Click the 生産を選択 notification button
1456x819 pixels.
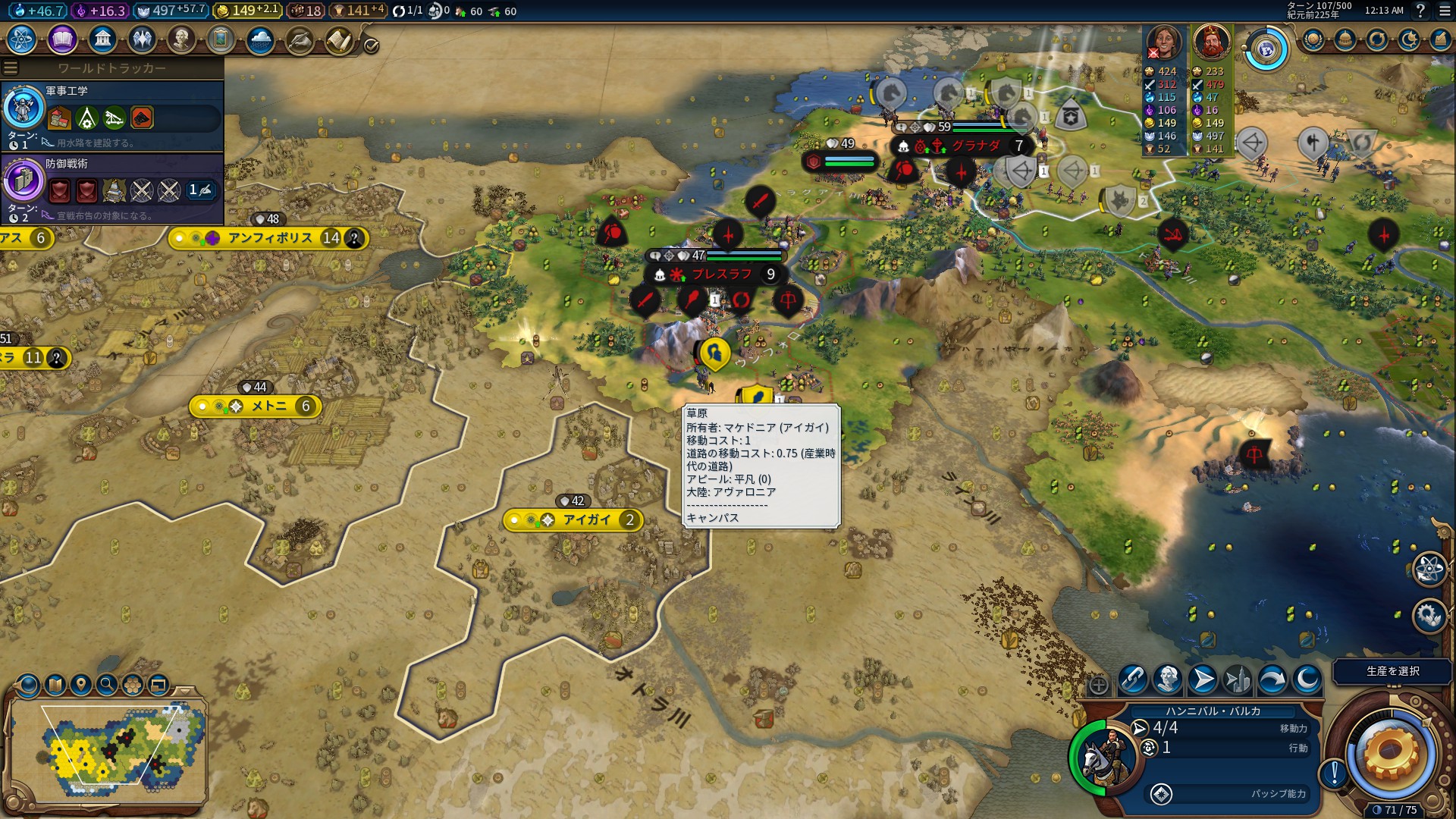1392,671
